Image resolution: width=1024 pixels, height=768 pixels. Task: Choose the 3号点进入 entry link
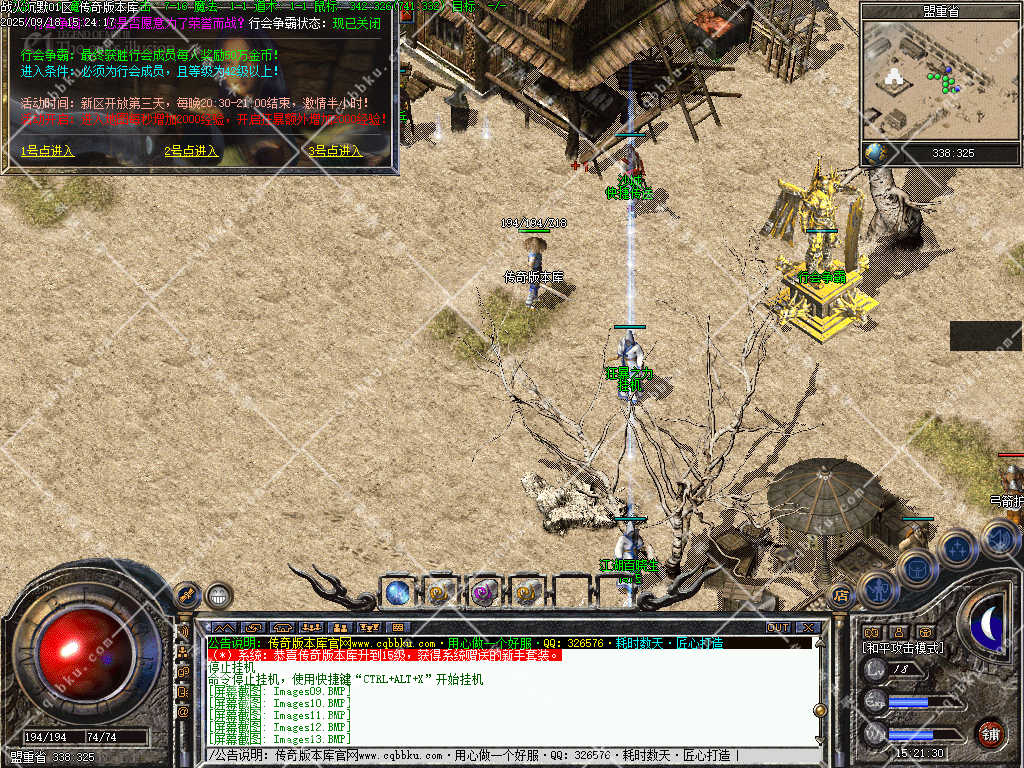point(335,151)
